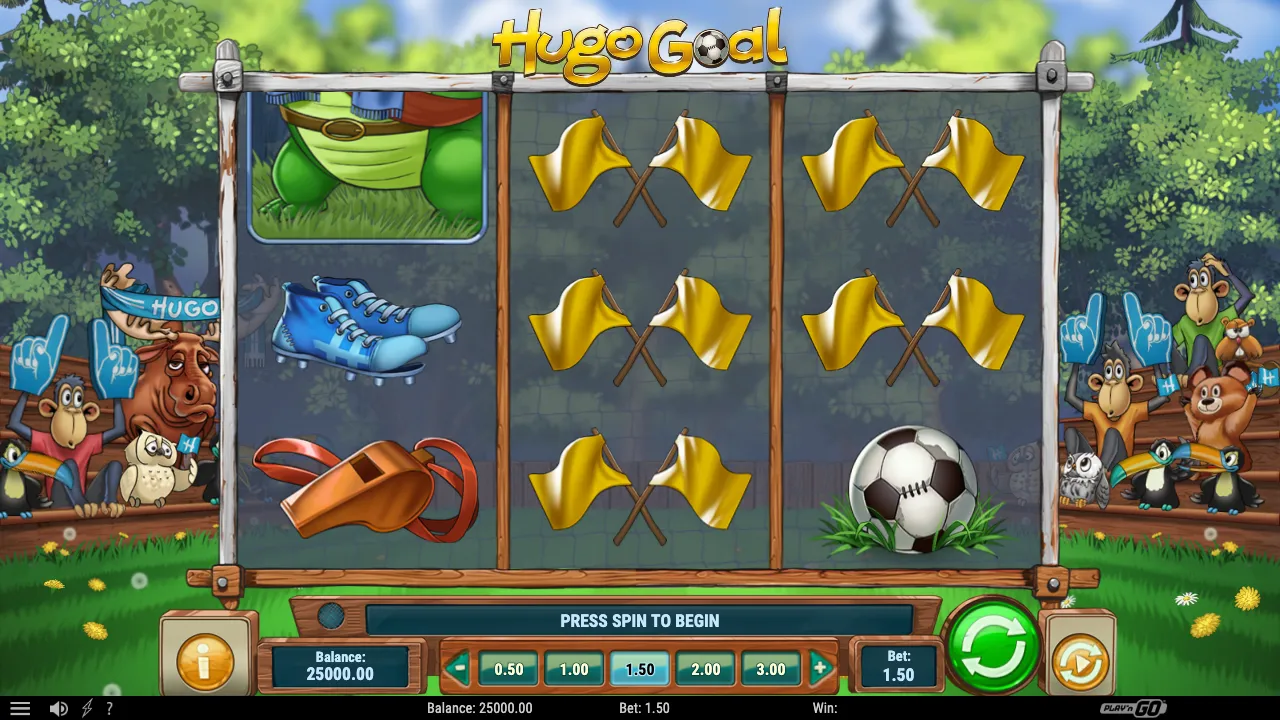1280x720 pixels.
Task: Expand bet options with left arrow
Action: (458, 669)
